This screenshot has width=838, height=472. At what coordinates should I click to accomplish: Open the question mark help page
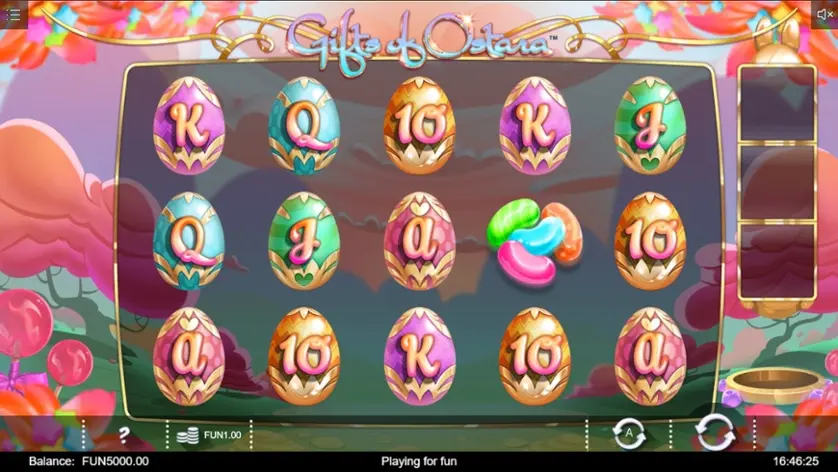pos(124,435)
